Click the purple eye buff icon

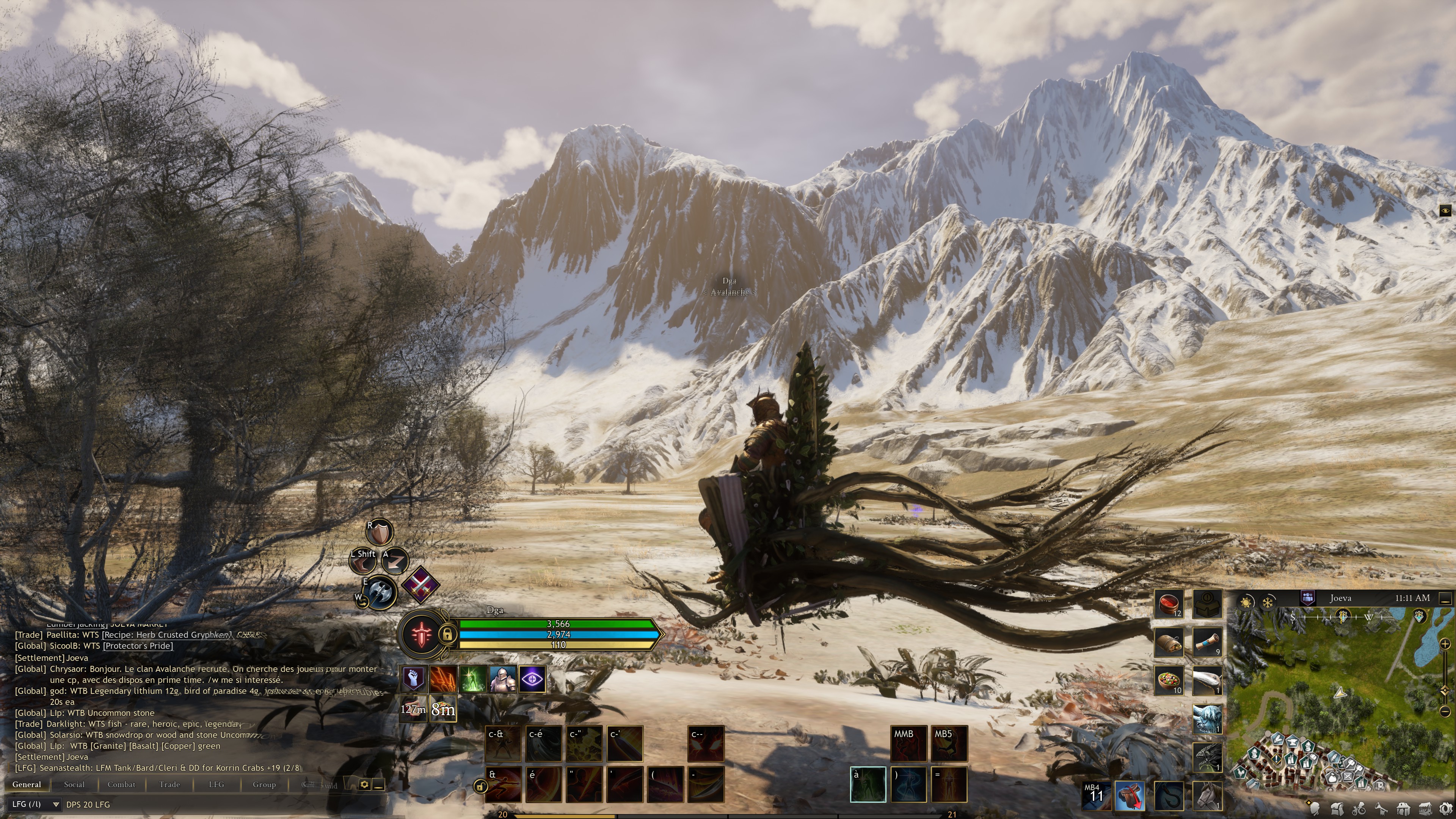532,679
